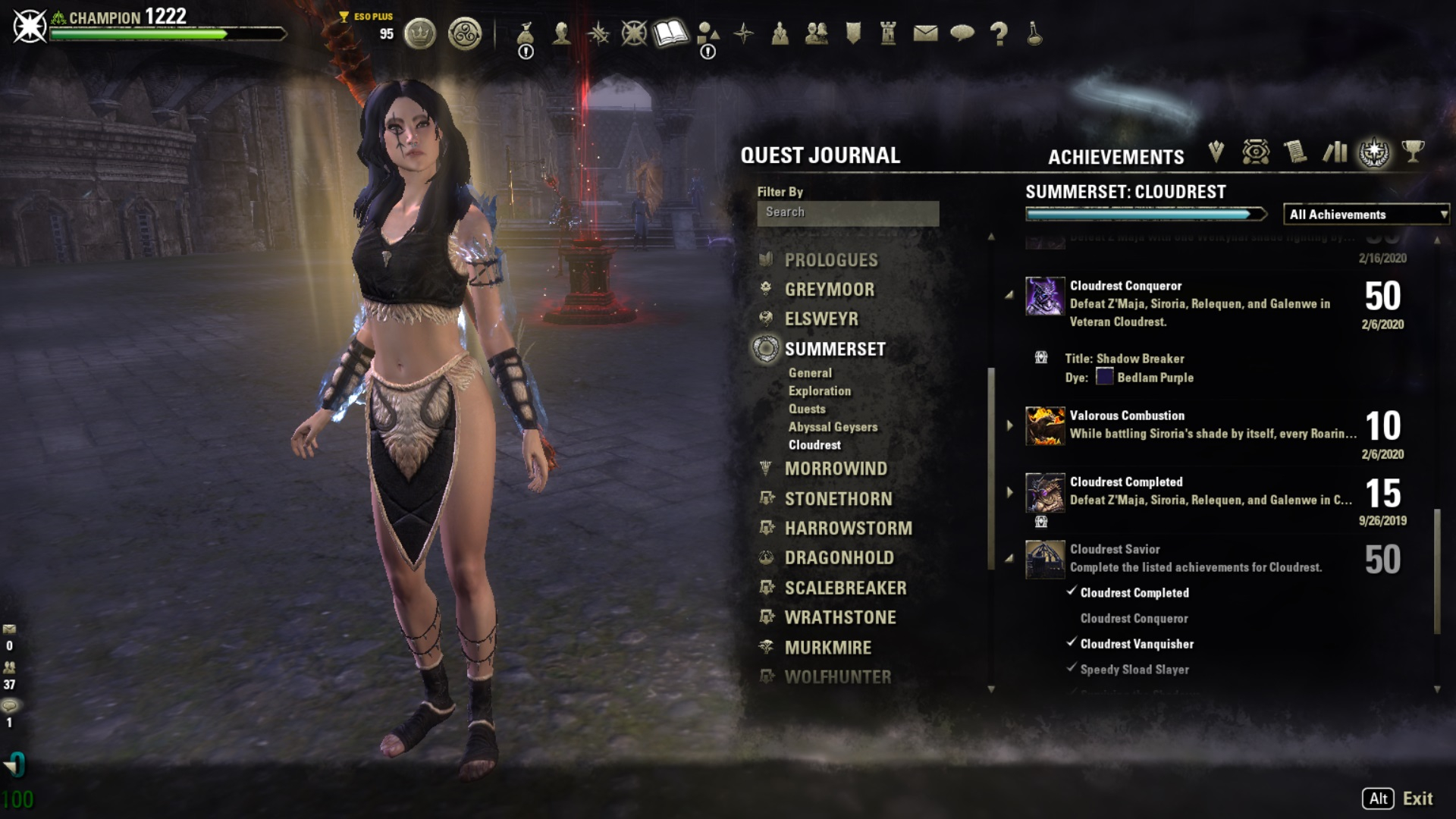Select the Skills icon in top bar
The height and width of the screenshot is (819, 1456).
tap(598, 34)
